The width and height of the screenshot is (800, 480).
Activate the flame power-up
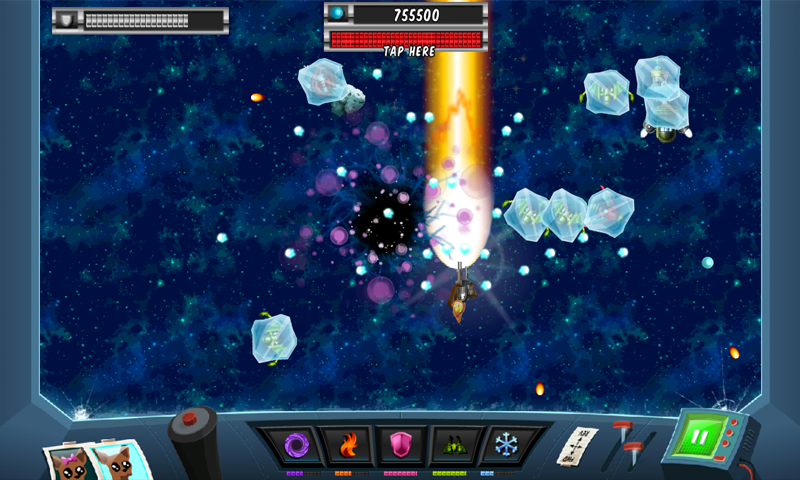tap(347, 444)
